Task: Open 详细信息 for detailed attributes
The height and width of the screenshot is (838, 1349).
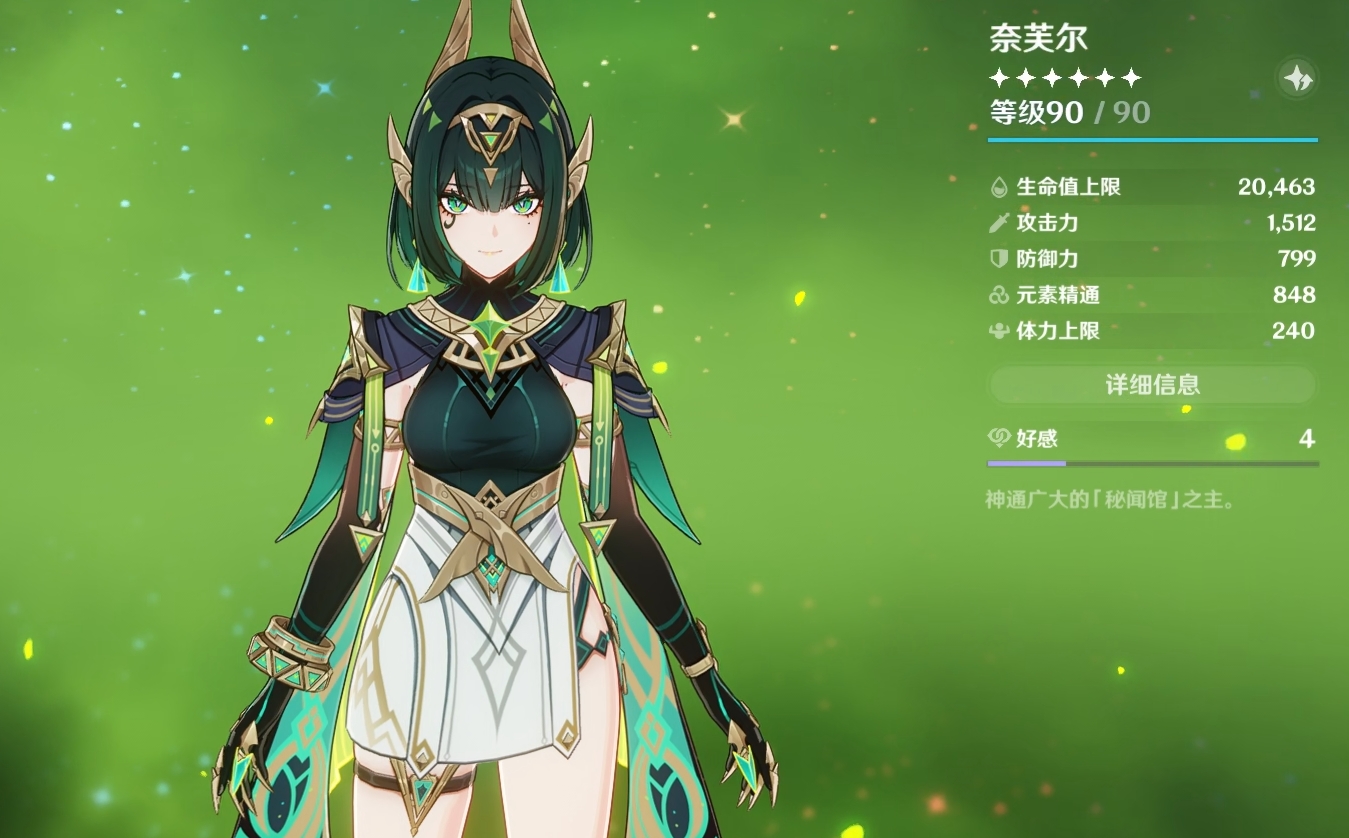Action: [x=1152, y=384]
